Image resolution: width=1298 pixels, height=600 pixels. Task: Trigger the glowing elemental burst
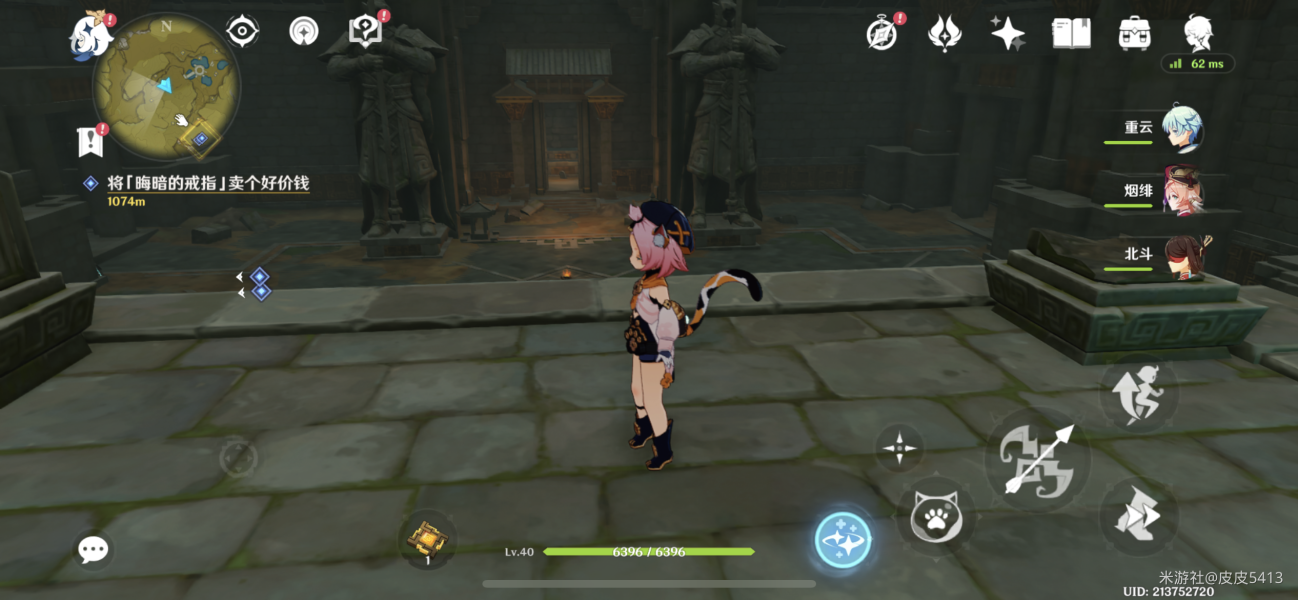(843, 540)
